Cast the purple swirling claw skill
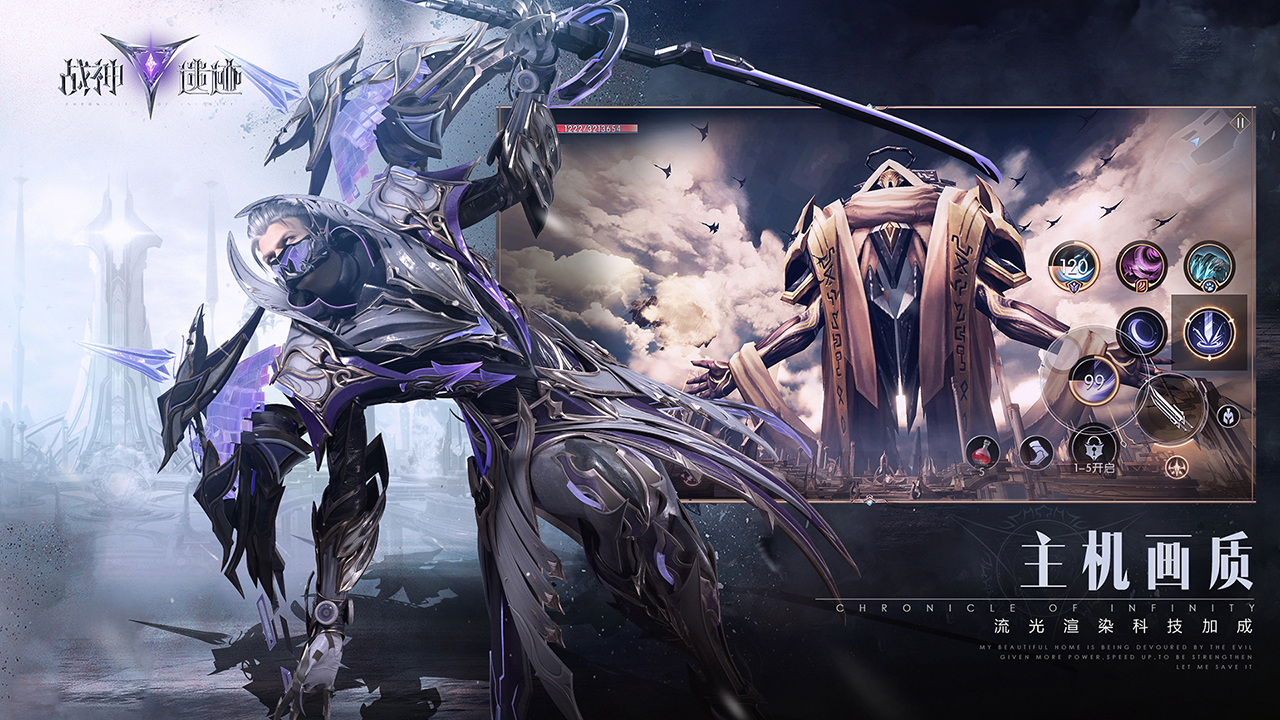This screenshot has width=1280, height=720. click(1141, 266)
